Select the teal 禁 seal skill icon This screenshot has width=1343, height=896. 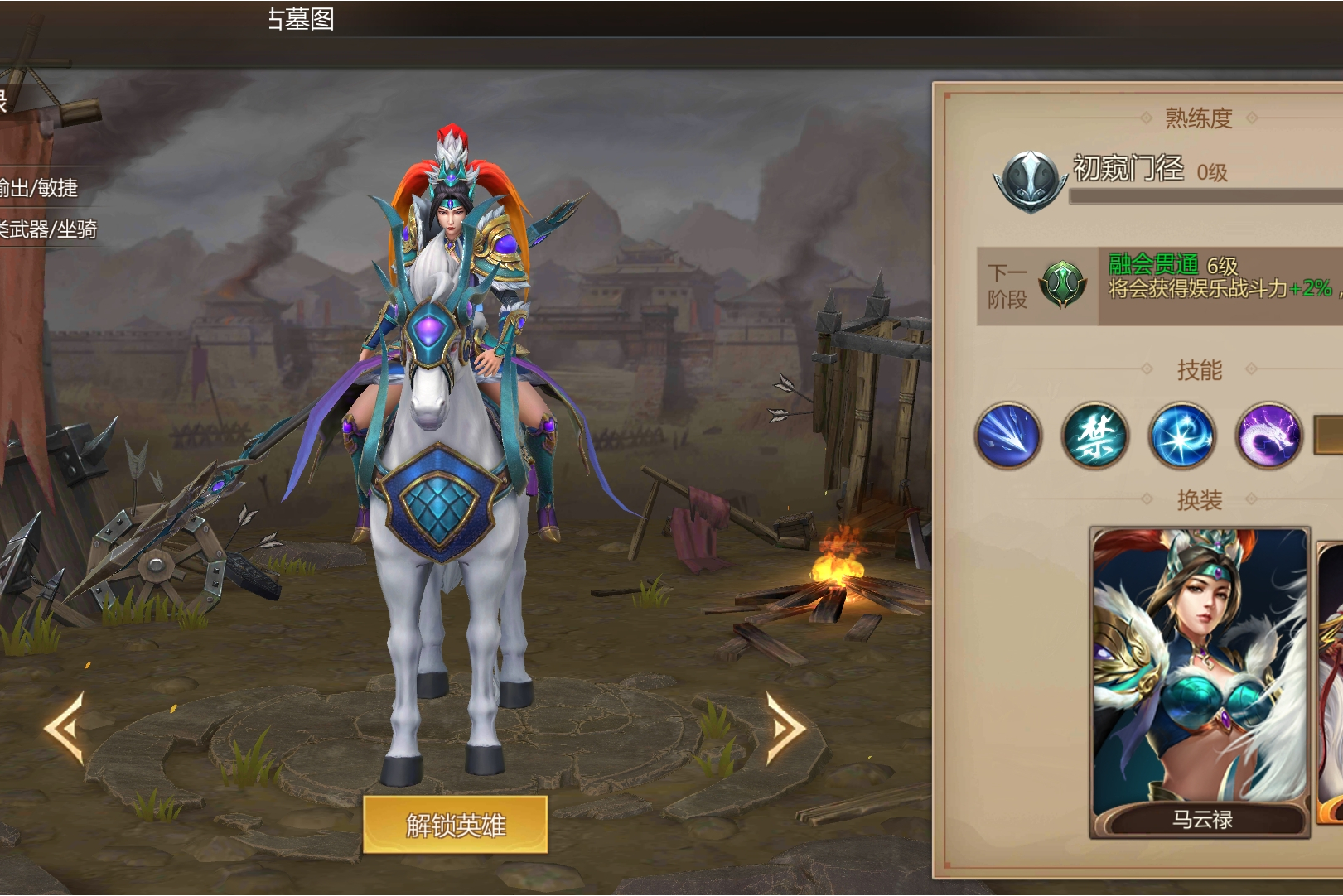pos(1095,436)
